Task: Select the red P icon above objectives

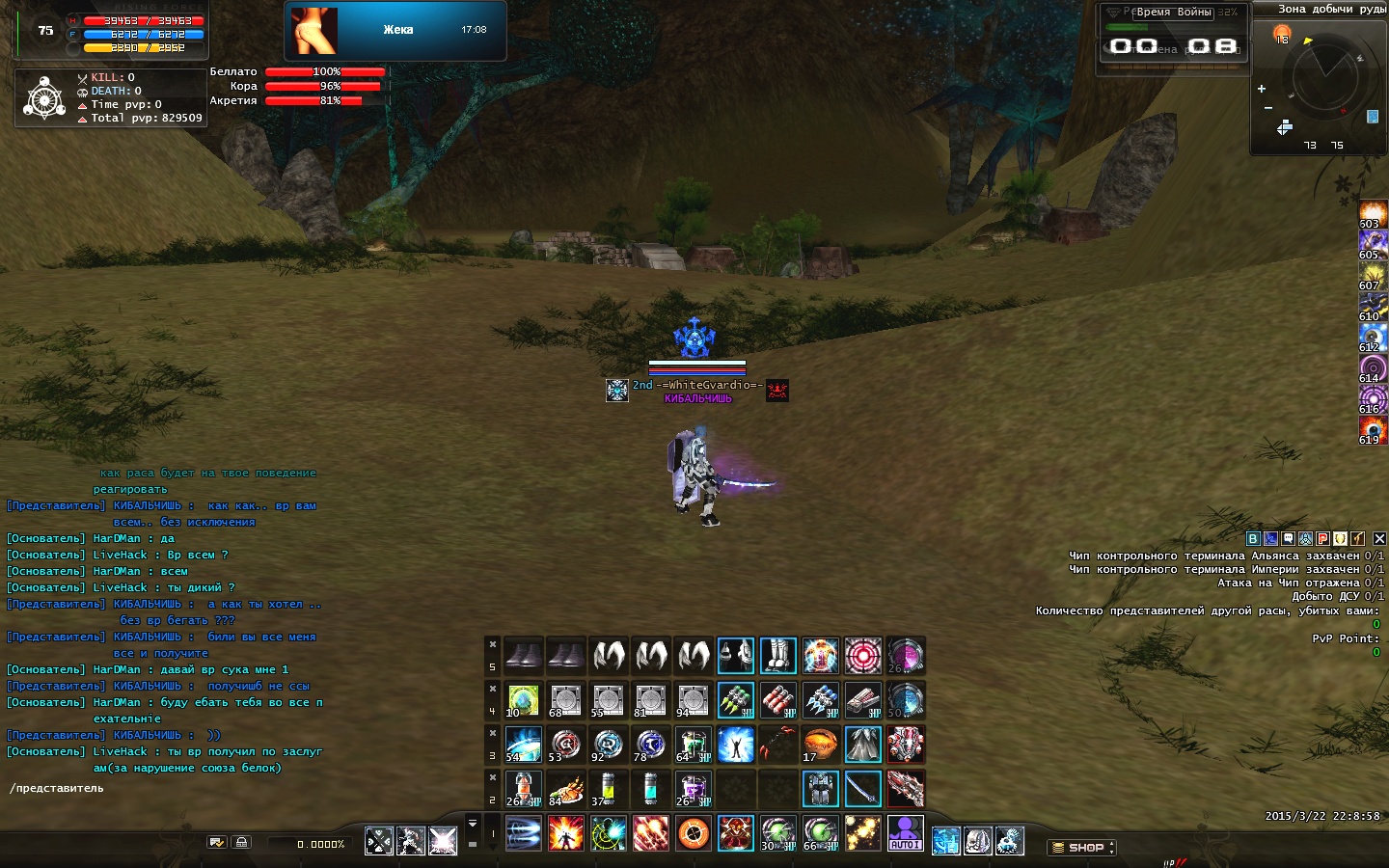Action: [1323, 539]
